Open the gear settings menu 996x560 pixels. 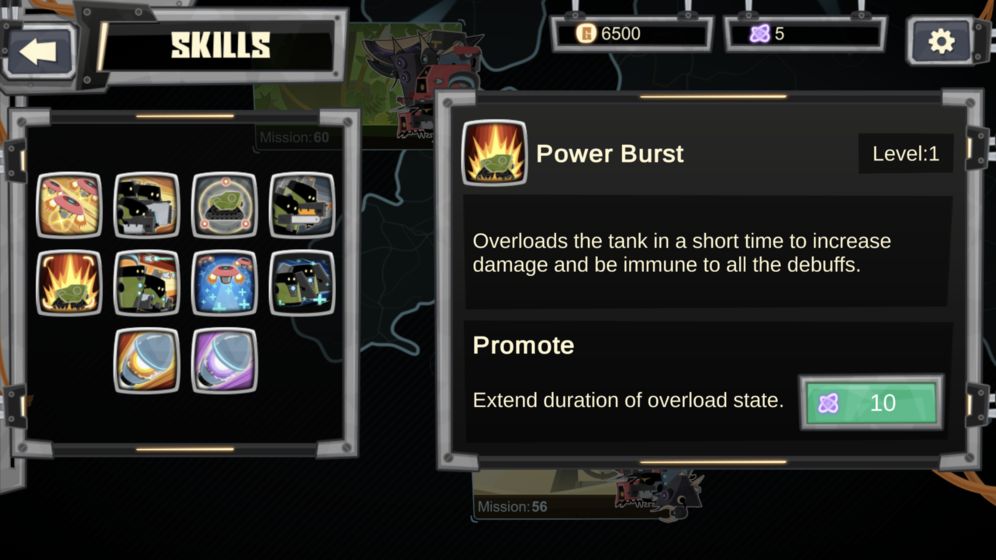point(941,41)
